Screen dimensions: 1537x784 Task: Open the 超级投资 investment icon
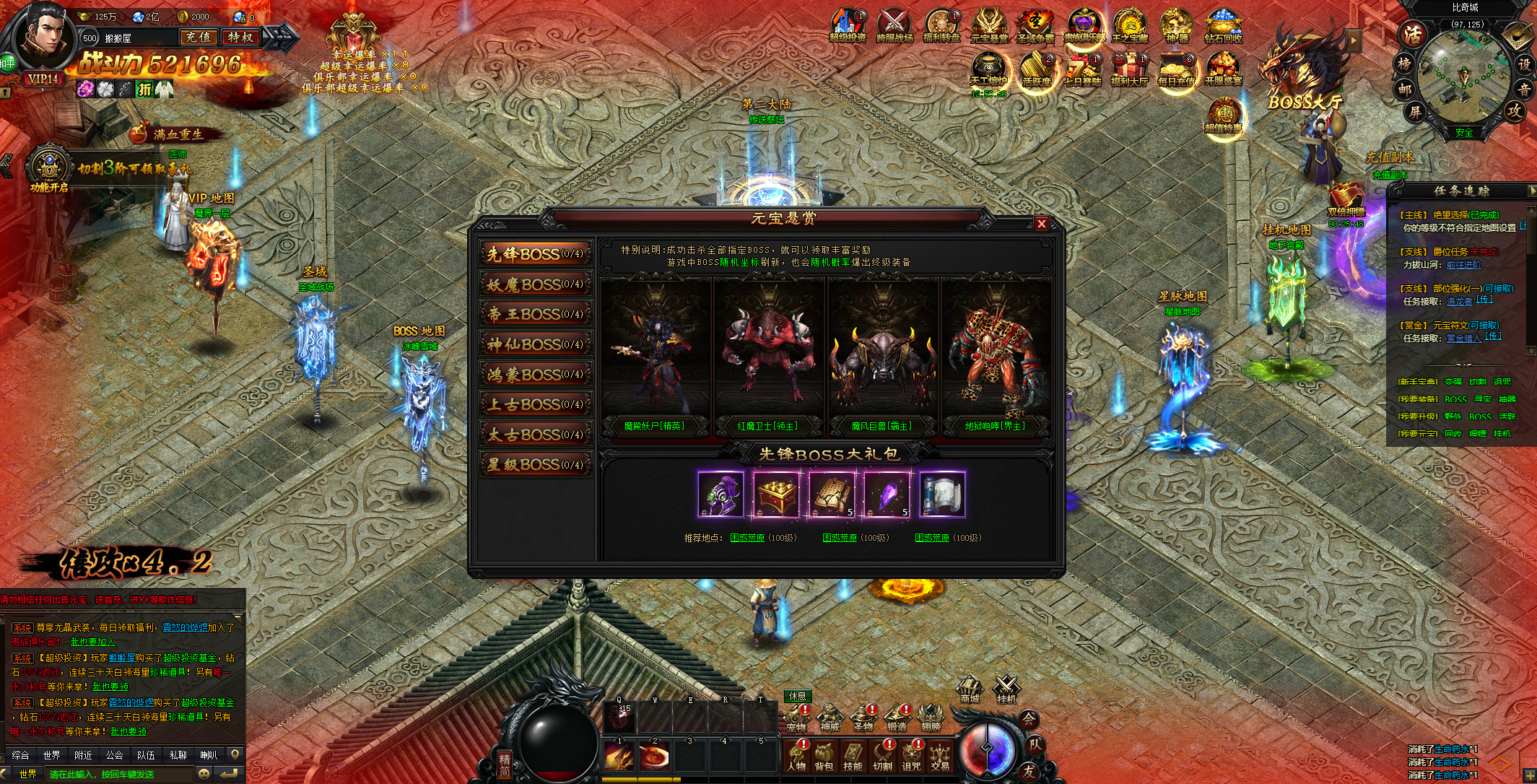(x=847, y=27)
